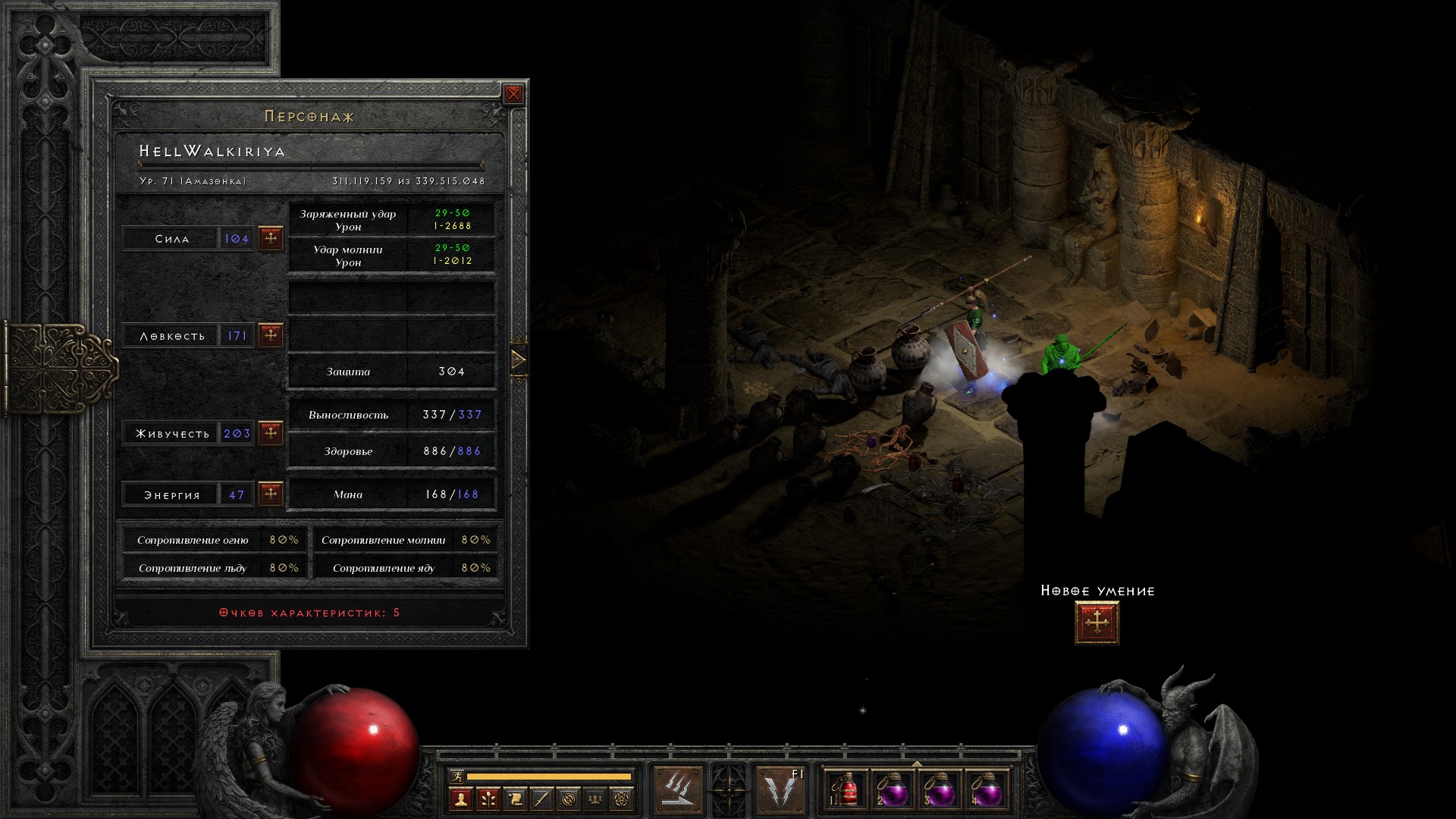Toggle the run/walk icon
This screenshot has width=1456, height=819.
(x=457, y=776)
